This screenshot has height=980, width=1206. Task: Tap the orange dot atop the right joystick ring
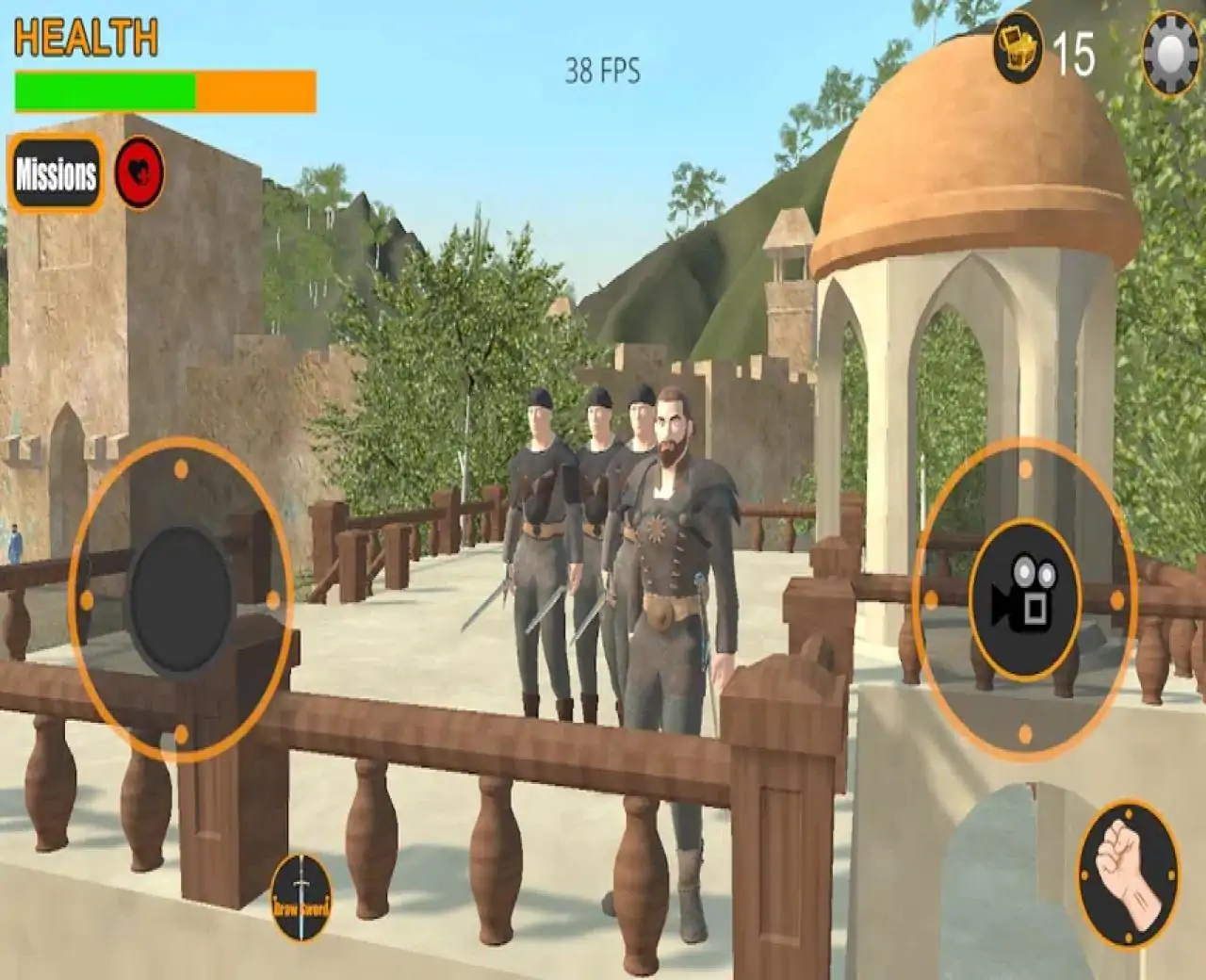(1023, 465)
